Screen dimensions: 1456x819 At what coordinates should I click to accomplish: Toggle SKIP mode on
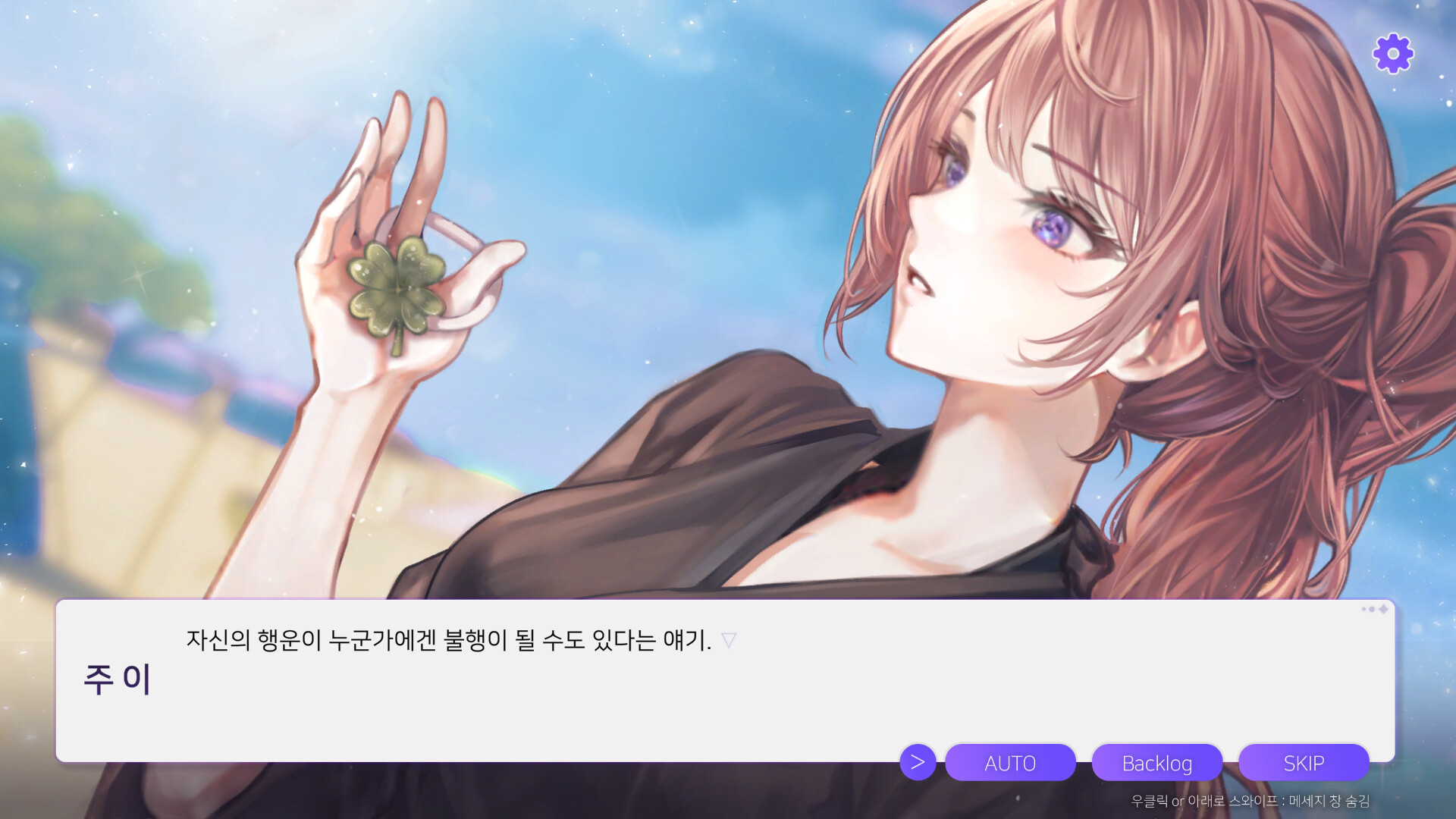[1303, 763]
